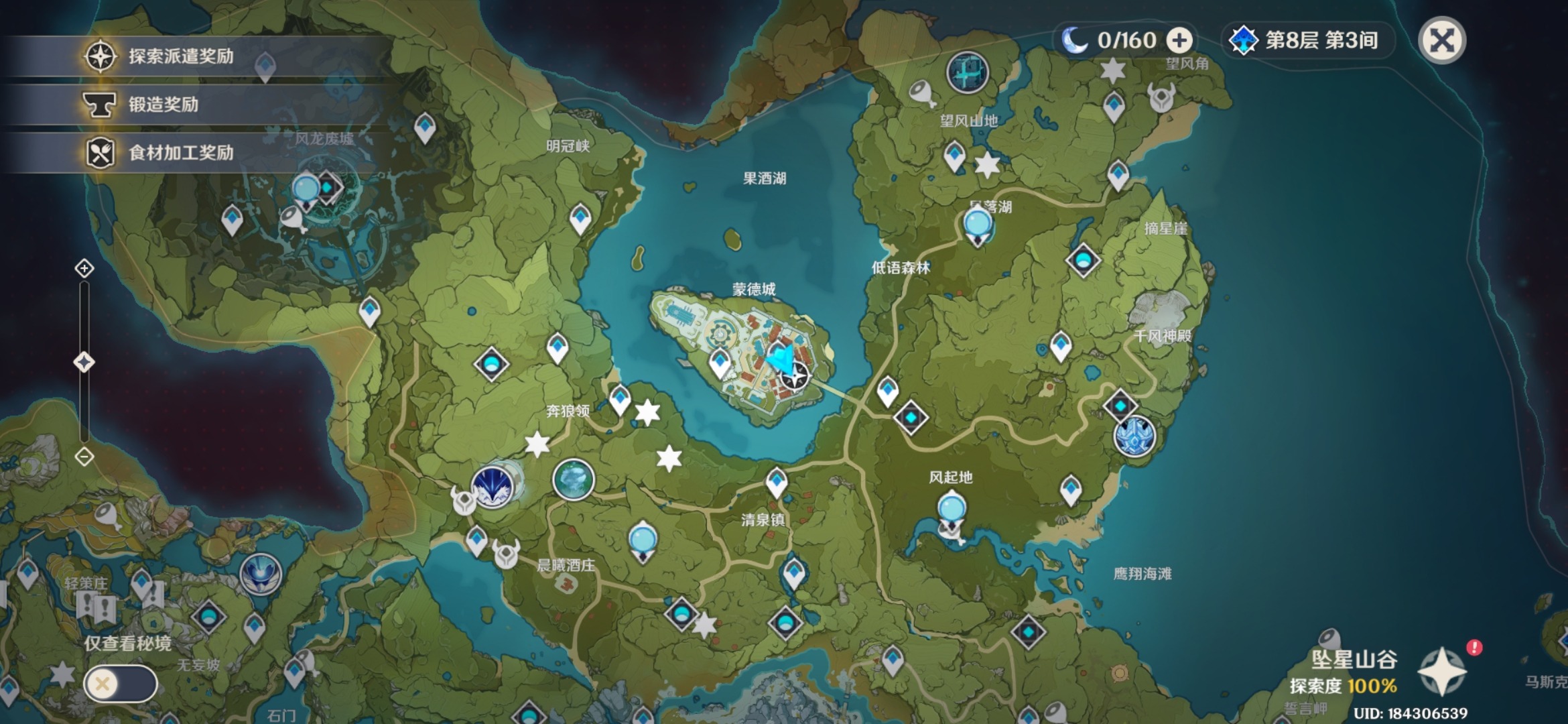Select the Statue of the Seven near 晨曦酒庄
The image size is (1568, 724).
click(643, 542)
